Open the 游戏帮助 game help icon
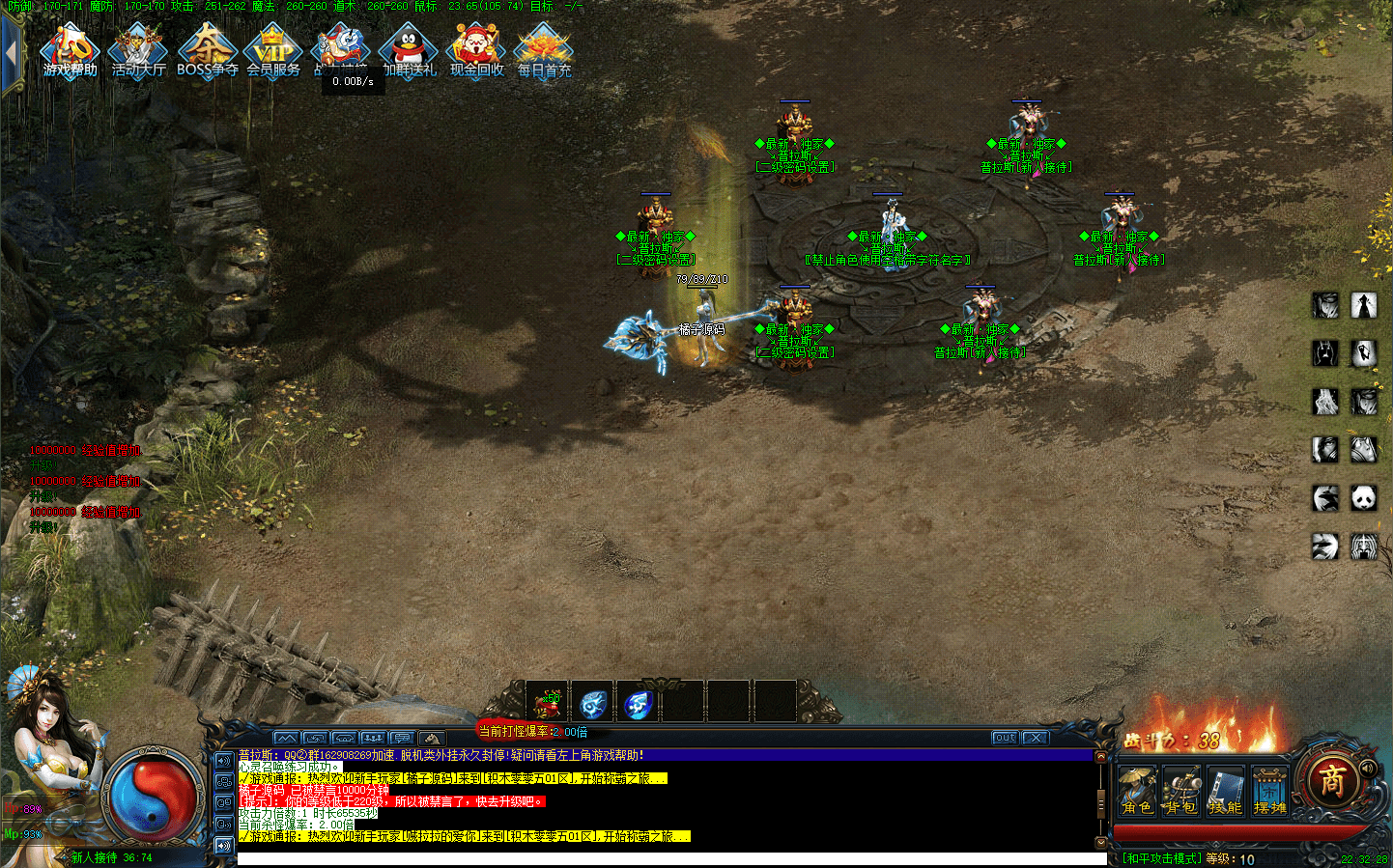1393x868 pixels. tap(70, 51)
